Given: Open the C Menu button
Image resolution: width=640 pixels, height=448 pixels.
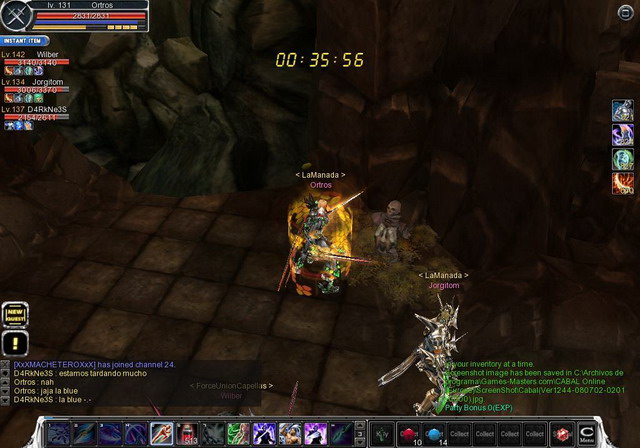Looking at the screenshot, I should 587,433.
